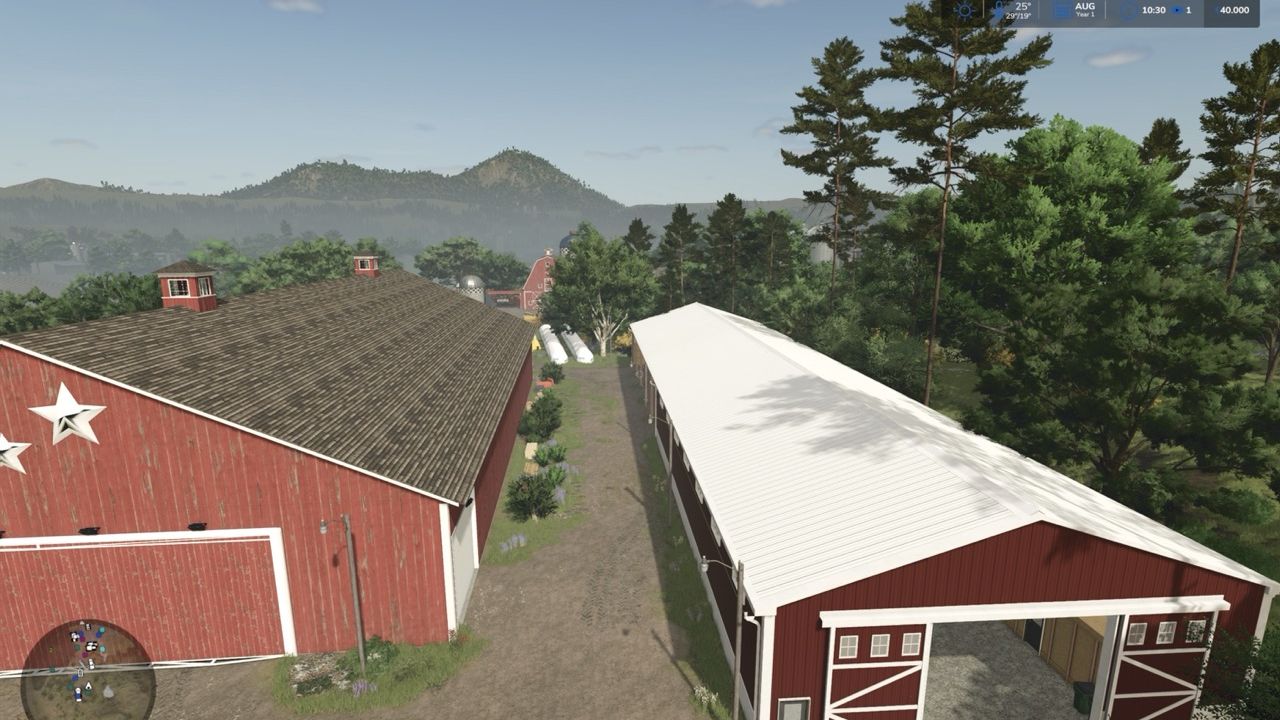Click the sun weather icon in the HUD
This screenshot has width=1280, height=720.
tap(963, 10)
